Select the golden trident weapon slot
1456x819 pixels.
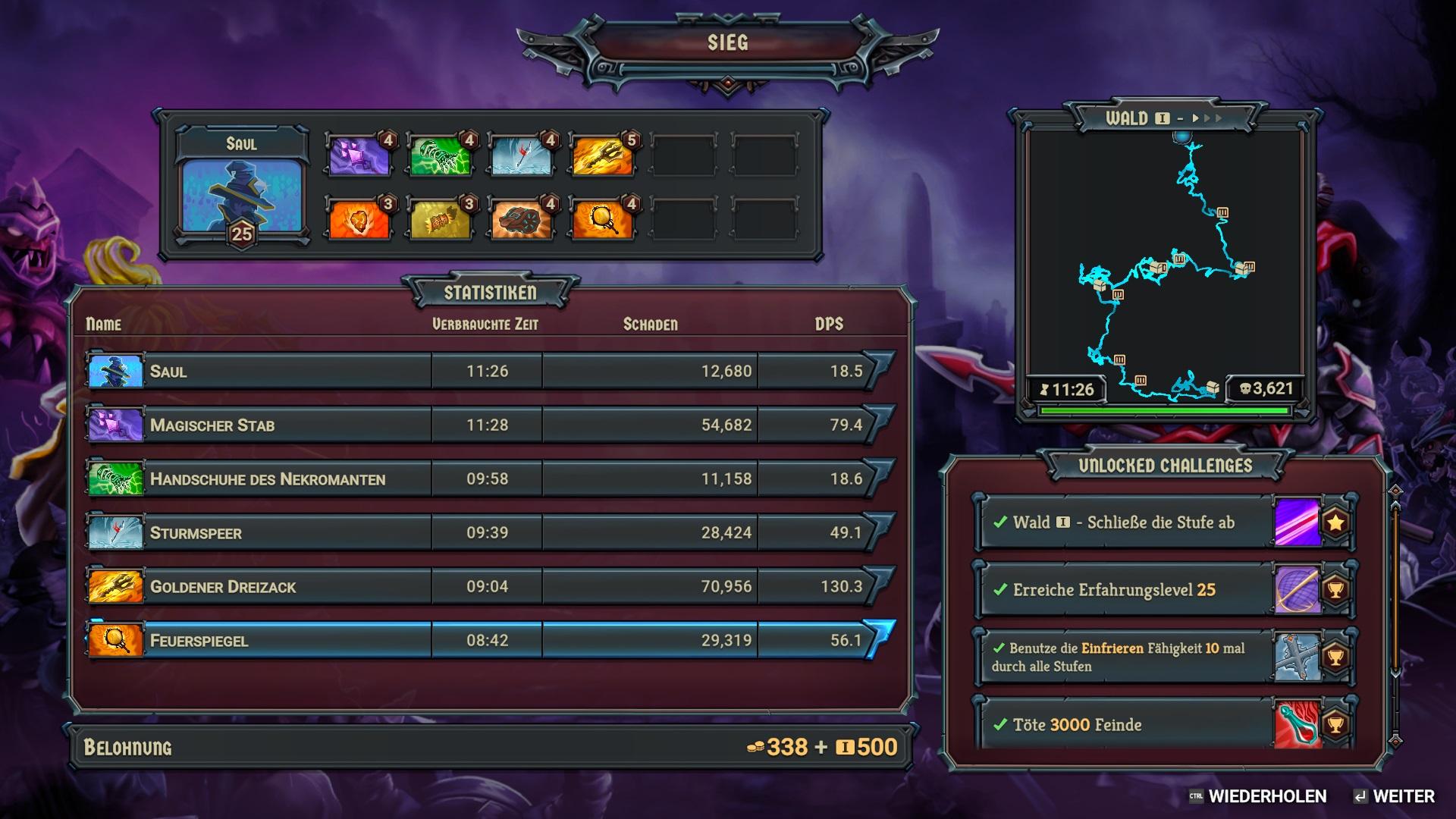click(603, 155)
